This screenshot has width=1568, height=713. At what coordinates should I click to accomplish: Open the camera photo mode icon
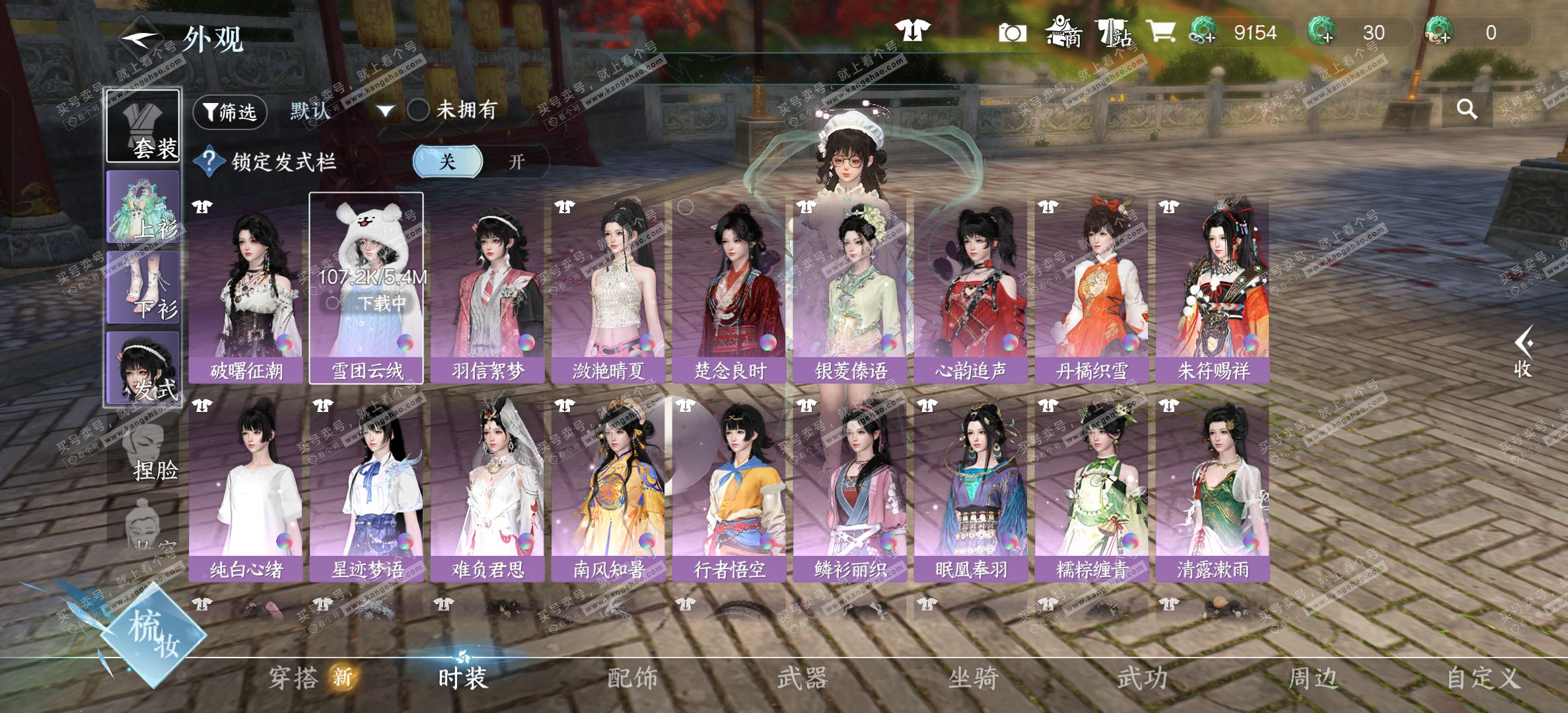click(1012, 32)
